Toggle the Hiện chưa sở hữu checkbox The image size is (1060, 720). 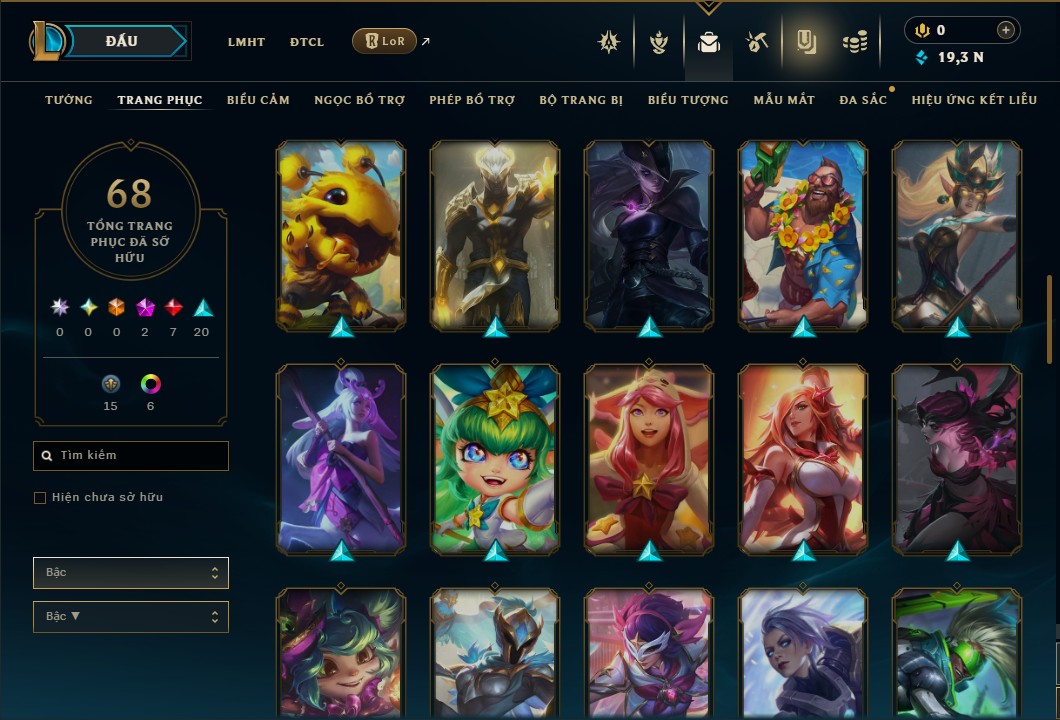pos(40,498)
